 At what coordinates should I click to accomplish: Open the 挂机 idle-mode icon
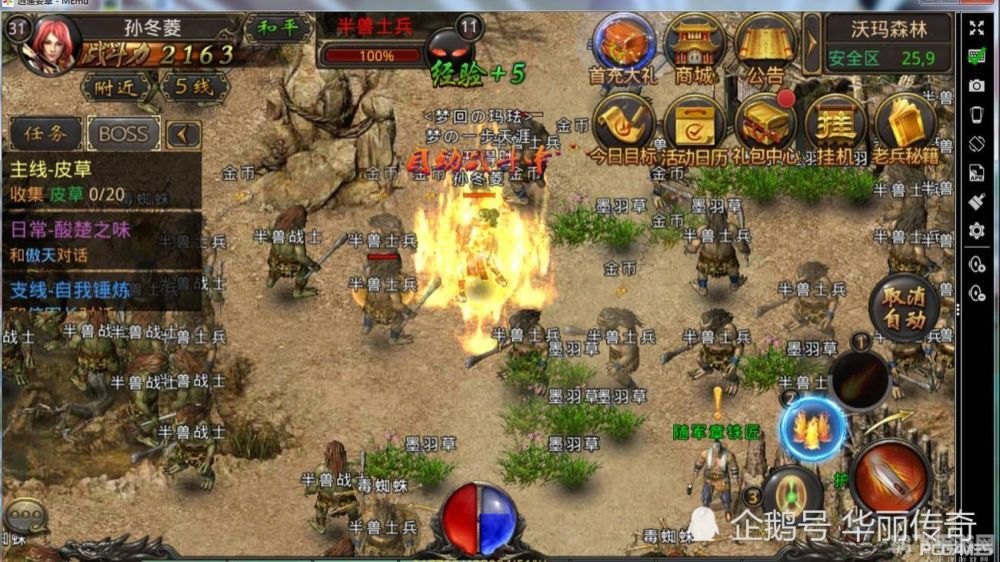(835, 125)
